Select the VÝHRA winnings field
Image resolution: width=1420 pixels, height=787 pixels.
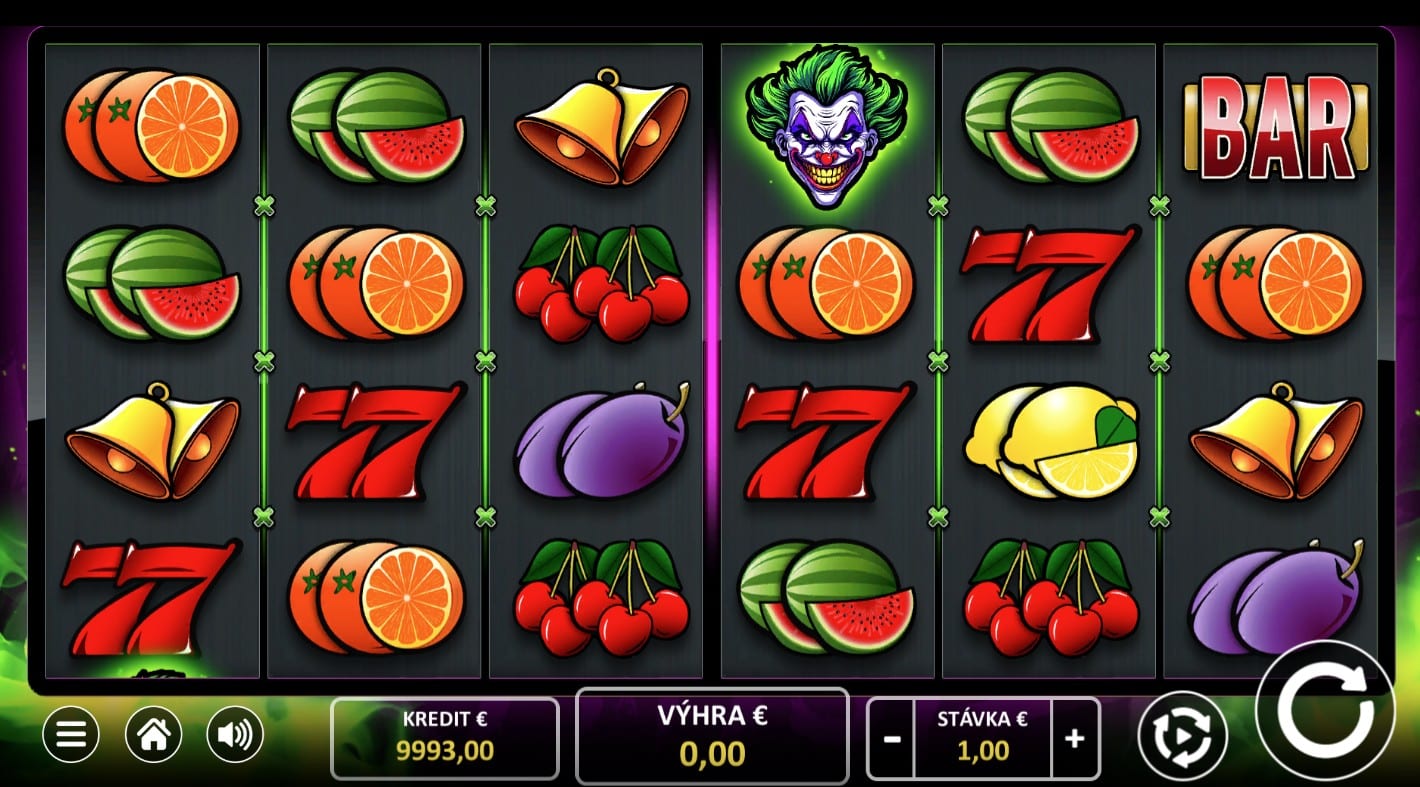[x=712, y=737]
